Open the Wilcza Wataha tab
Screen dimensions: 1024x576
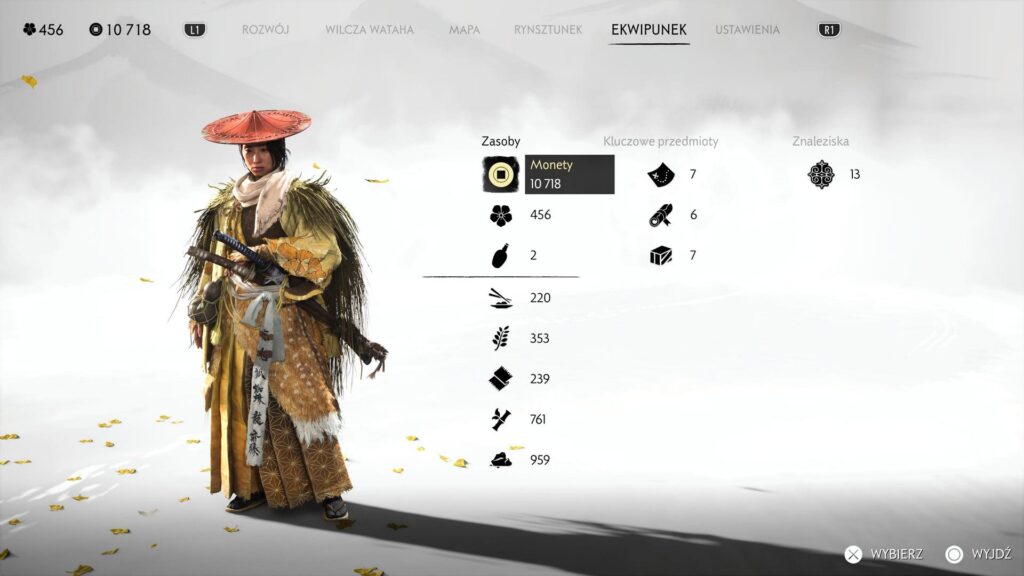click(x=369, y=30)
